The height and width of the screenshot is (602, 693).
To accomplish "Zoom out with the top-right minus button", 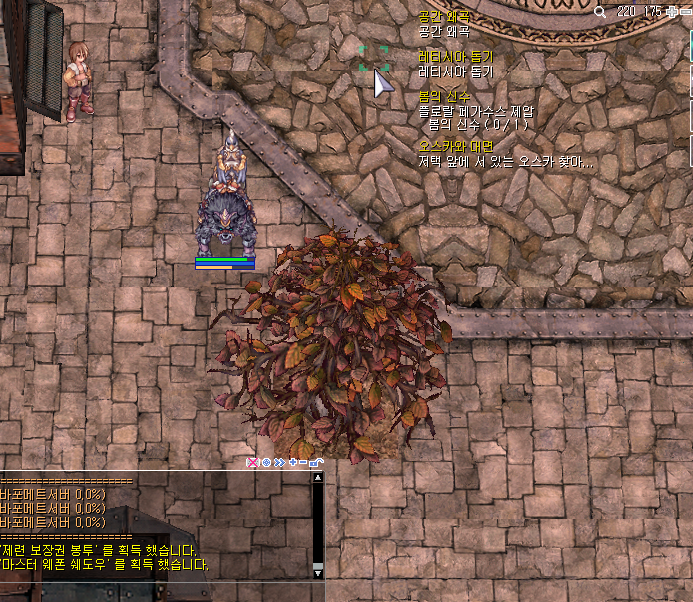I will (684, 11).
